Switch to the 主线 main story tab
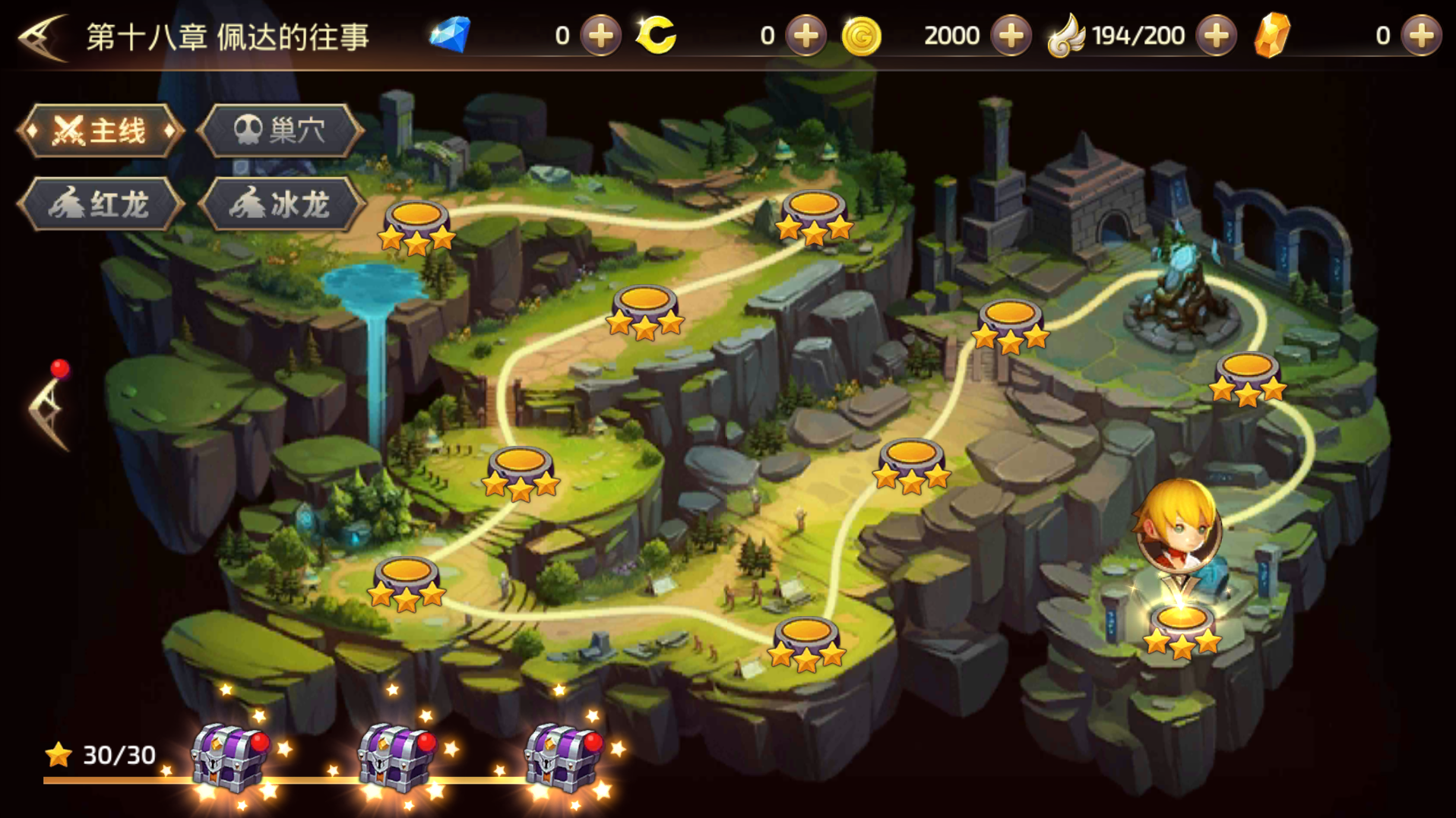This screenshot has height=818, width=1456. [x=100, y=131]
